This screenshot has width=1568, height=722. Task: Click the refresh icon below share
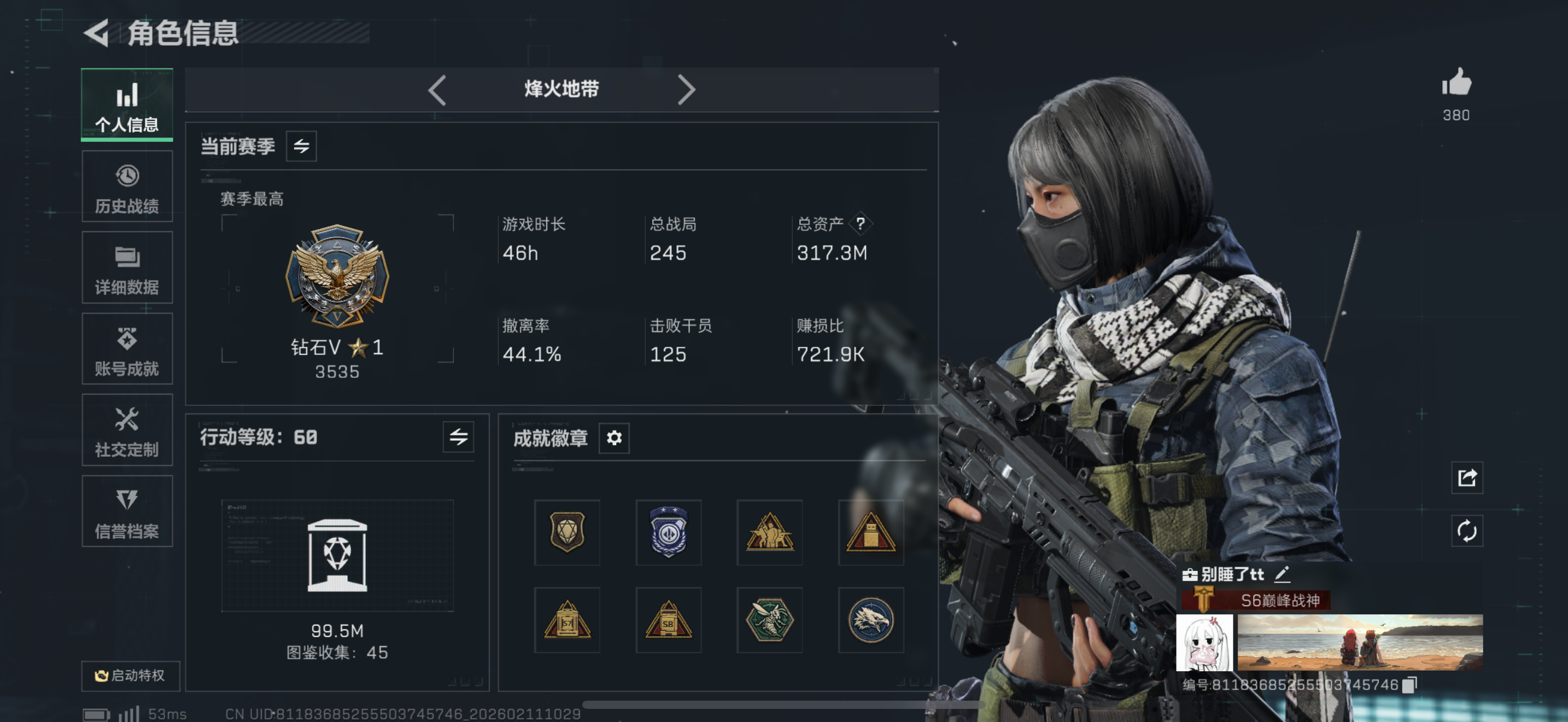[1467, 530]
